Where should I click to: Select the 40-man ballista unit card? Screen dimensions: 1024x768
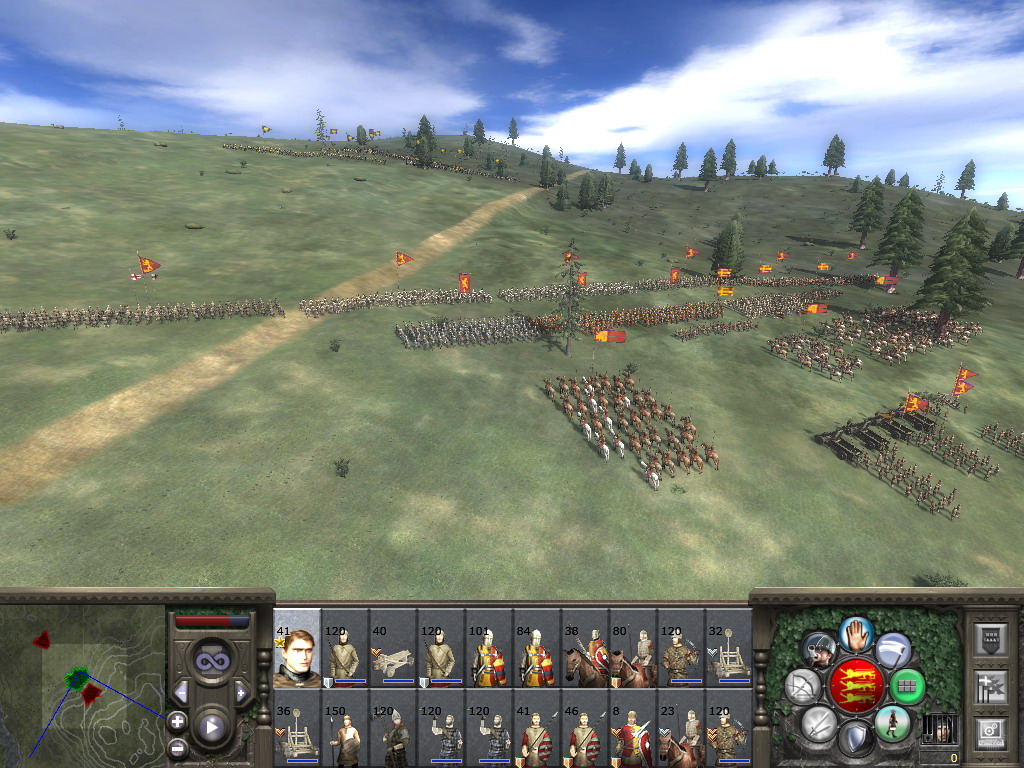click(x=393, y=648)
